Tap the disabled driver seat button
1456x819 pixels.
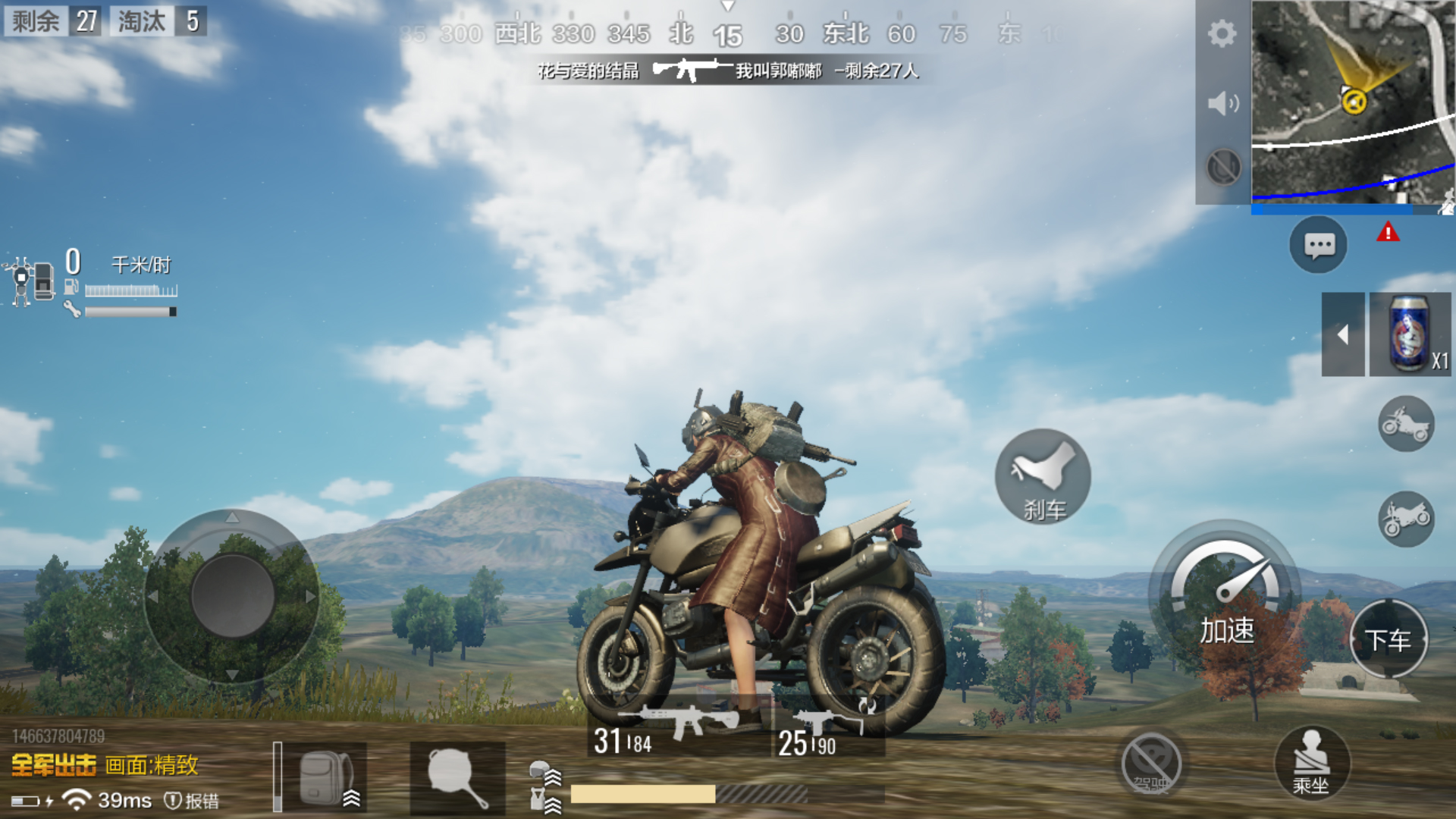(x=1151, y=764)
